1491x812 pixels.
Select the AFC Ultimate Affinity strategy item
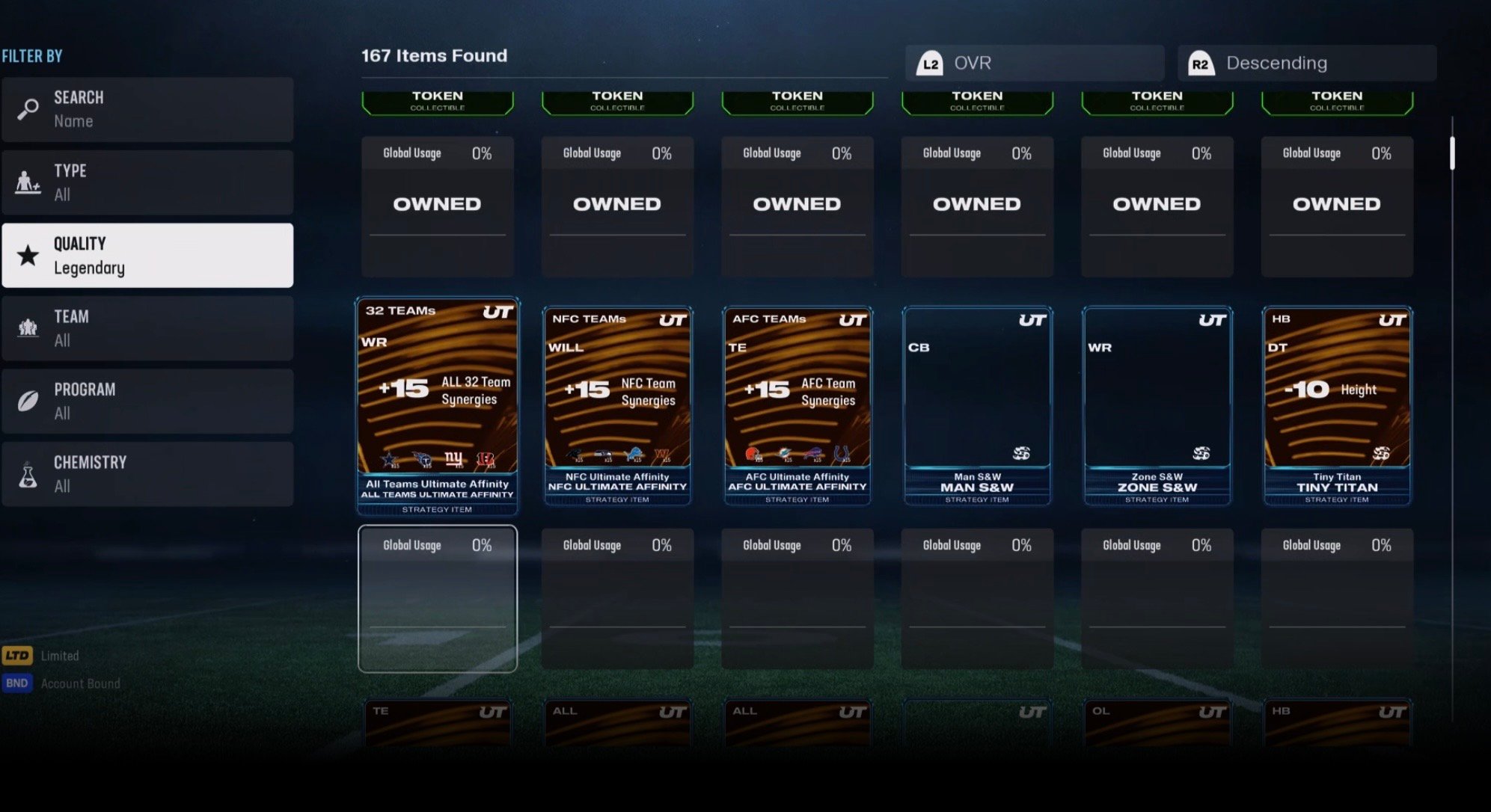point(797,406)
